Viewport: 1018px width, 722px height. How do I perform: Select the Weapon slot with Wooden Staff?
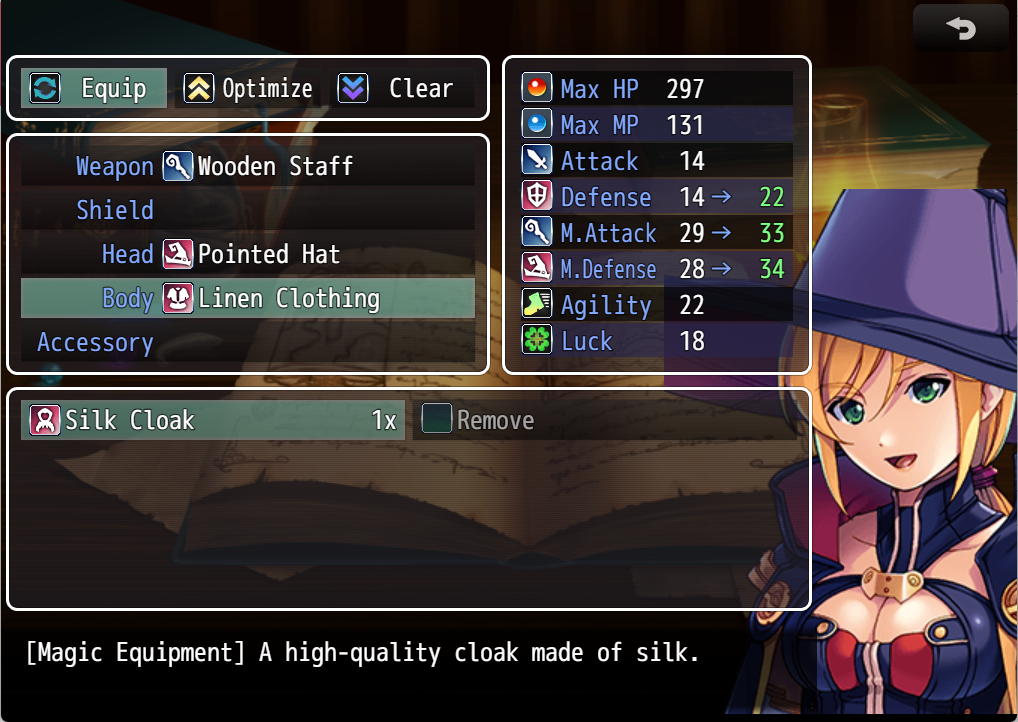tap(247, 166)
